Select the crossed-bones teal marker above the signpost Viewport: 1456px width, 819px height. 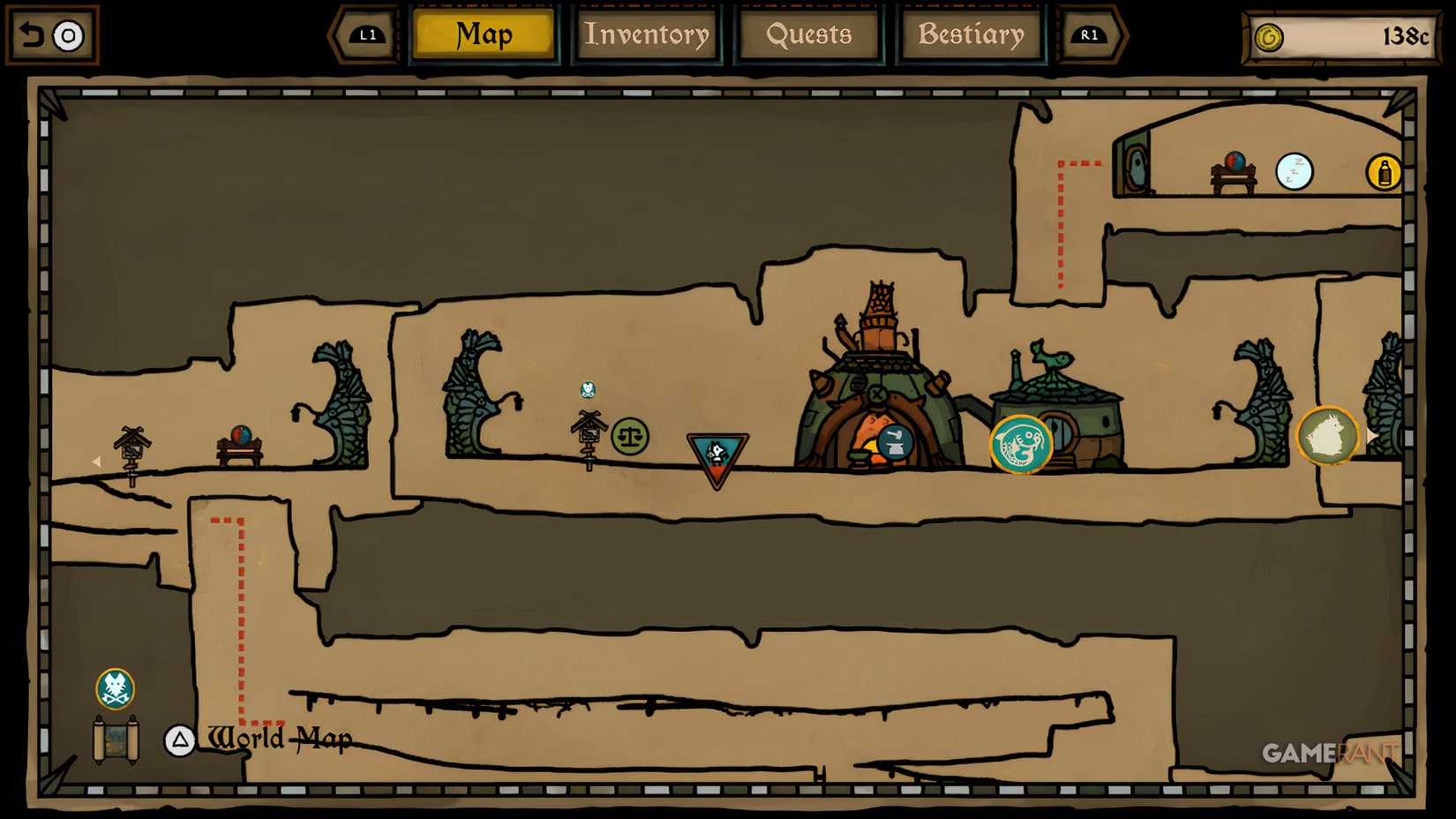587,388
